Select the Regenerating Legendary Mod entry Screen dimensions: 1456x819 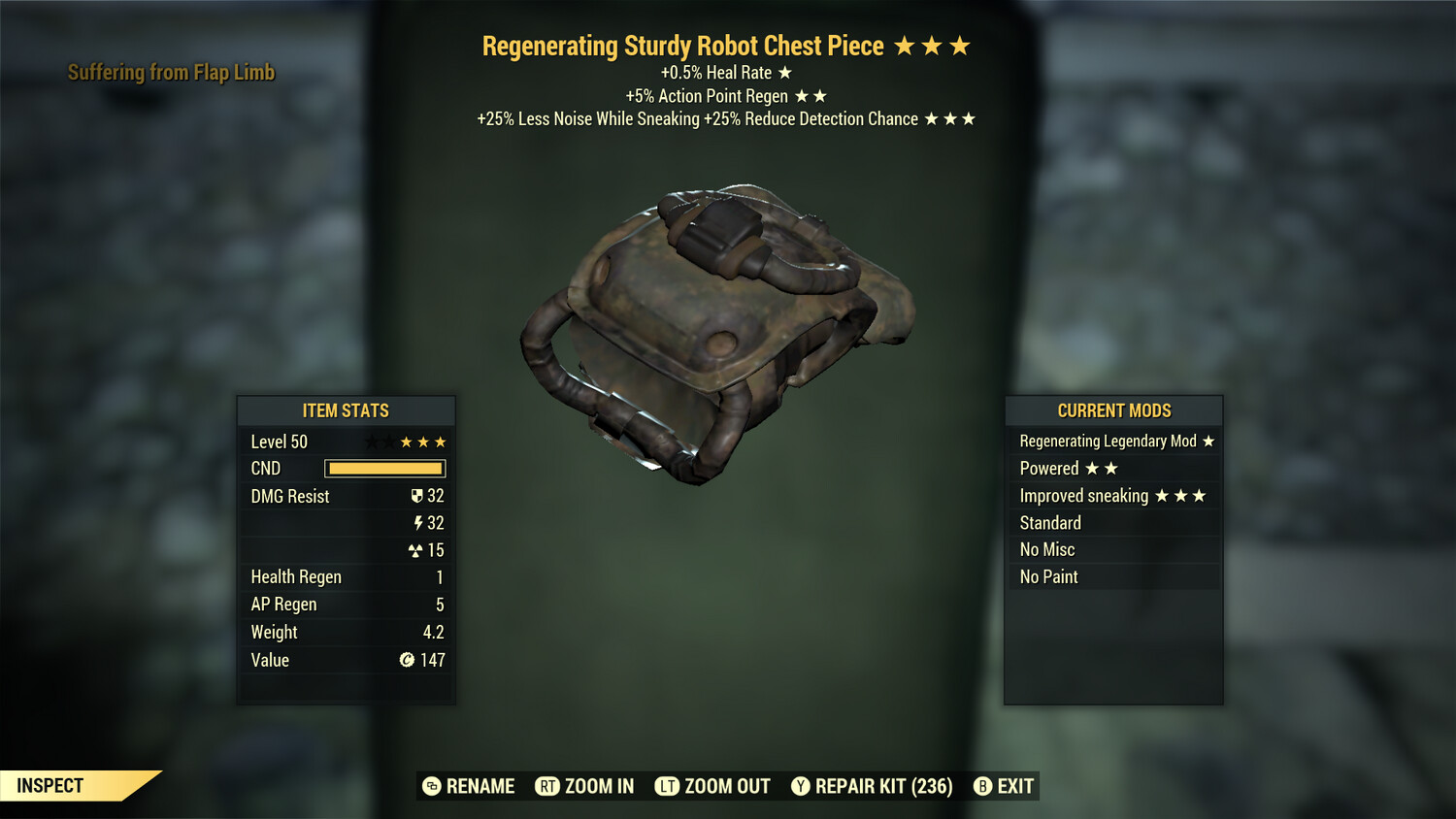(x=1113, y=441)
